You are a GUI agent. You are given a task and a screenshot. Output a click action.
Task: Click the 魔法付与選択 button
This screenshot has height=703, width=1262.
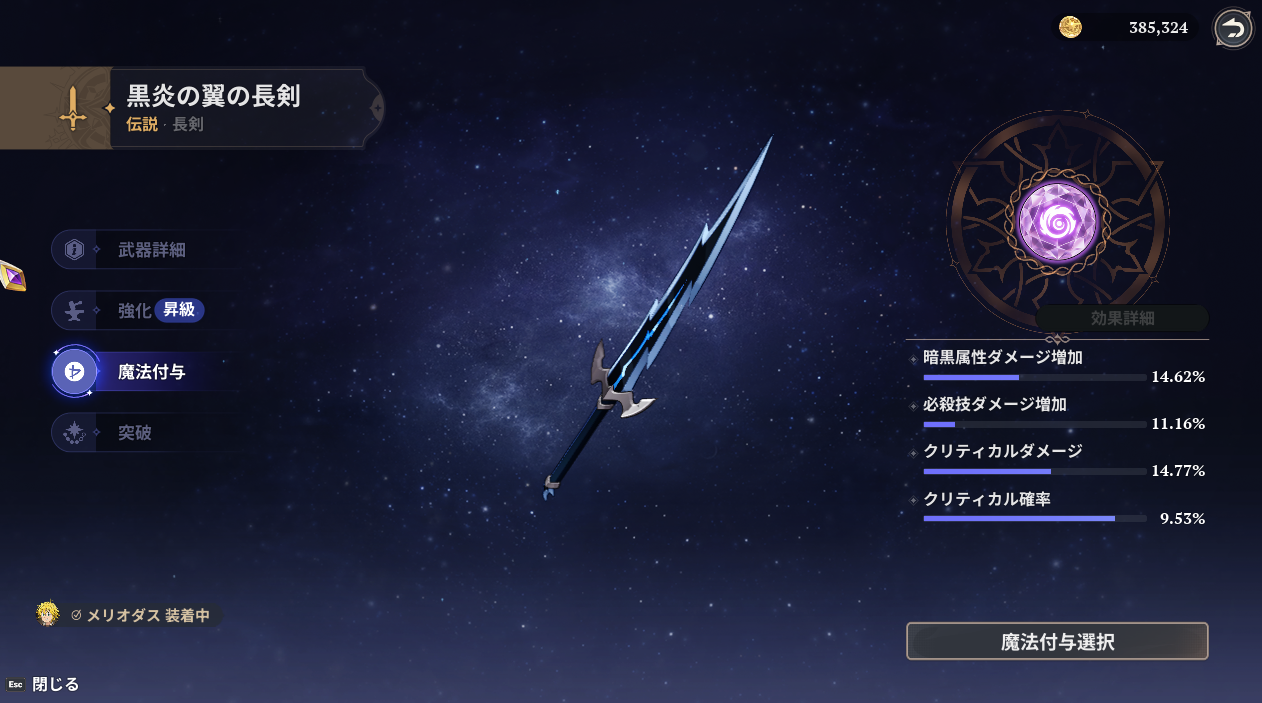point(1057,641)
